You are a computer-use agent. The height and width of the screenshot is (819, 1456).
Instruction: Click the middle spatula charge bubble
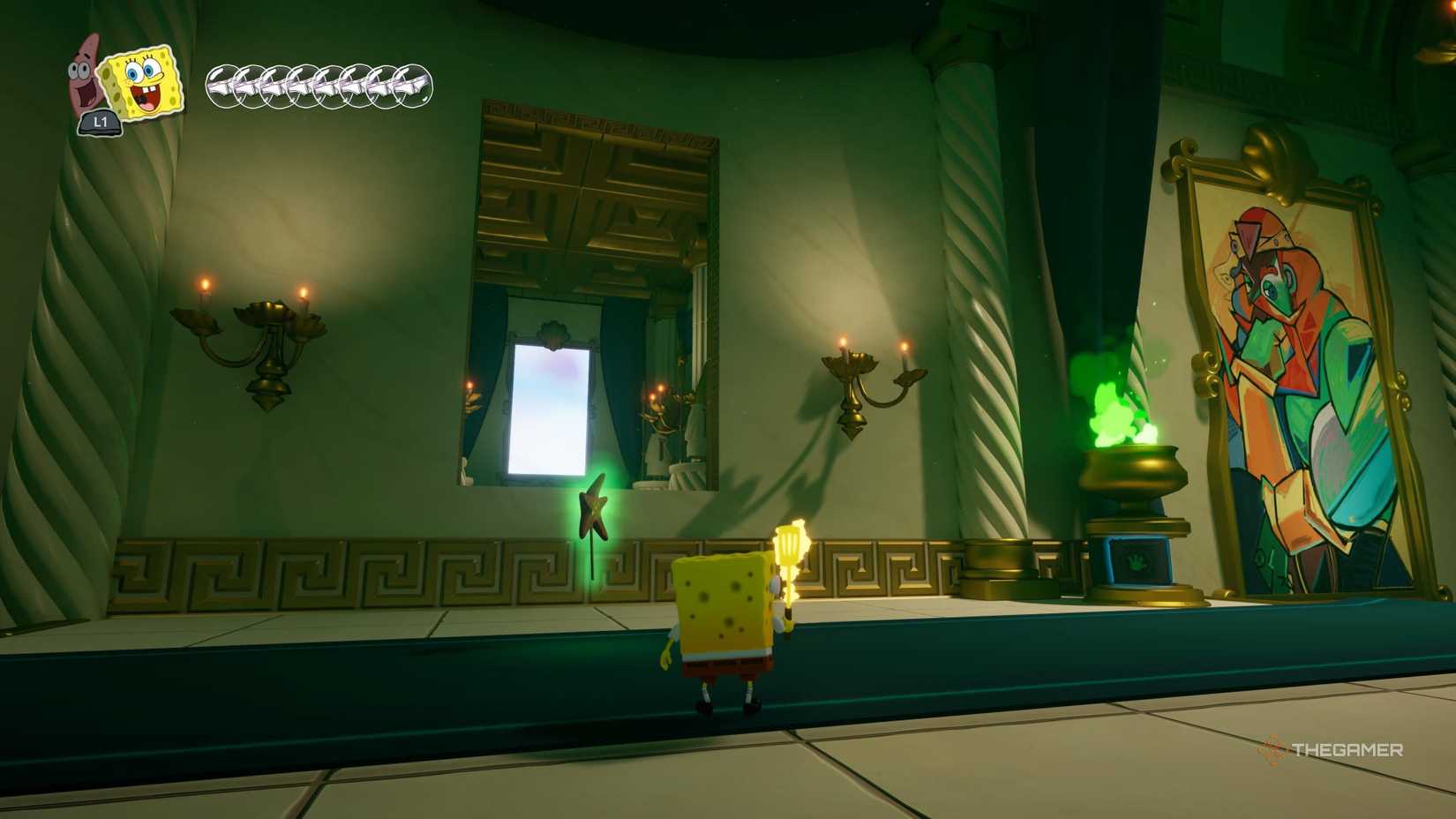point(318,86)
